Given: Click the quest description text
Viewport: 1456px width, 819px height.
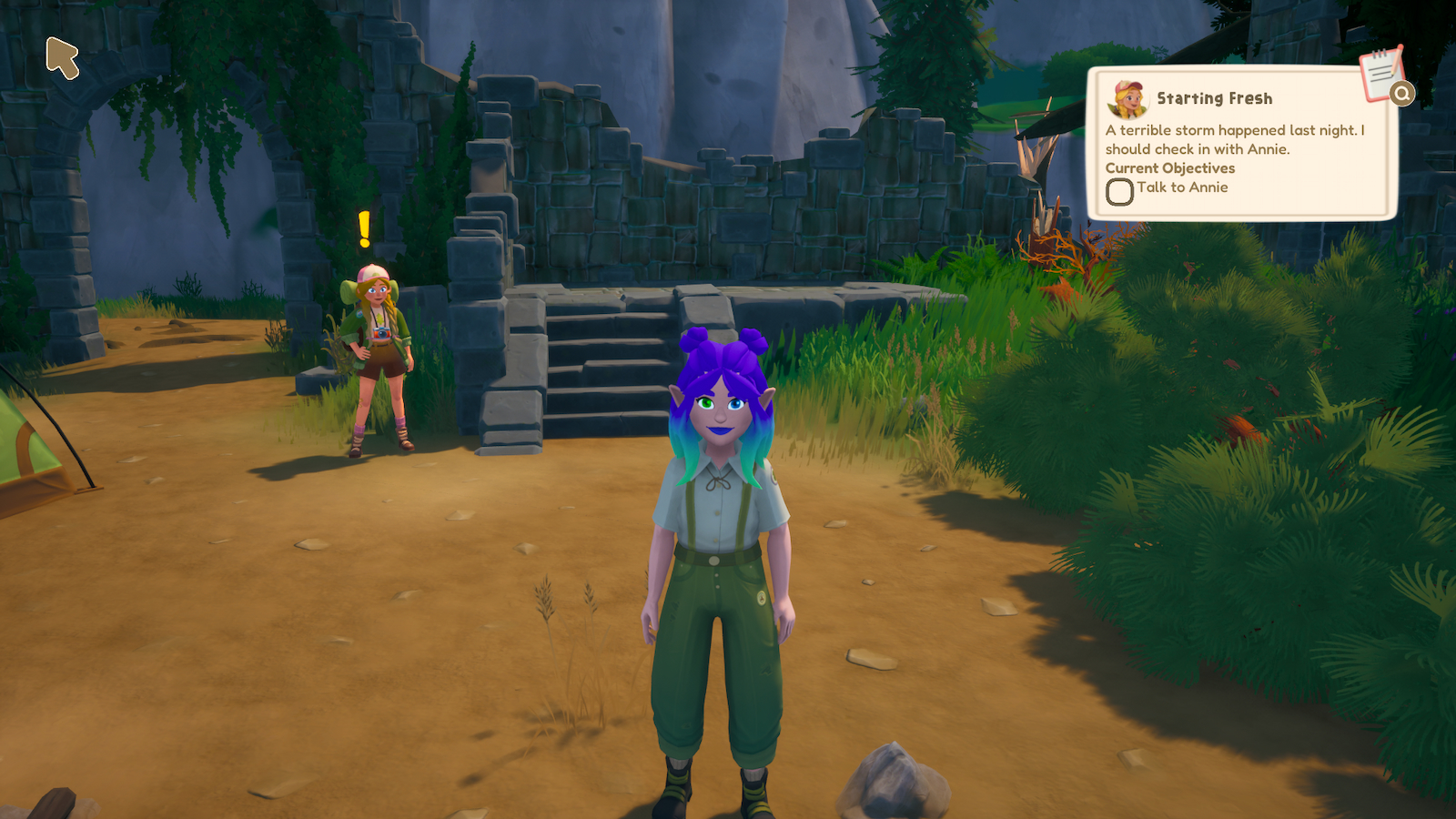Looking at the screenshot, I should (x=1210, y=137).
